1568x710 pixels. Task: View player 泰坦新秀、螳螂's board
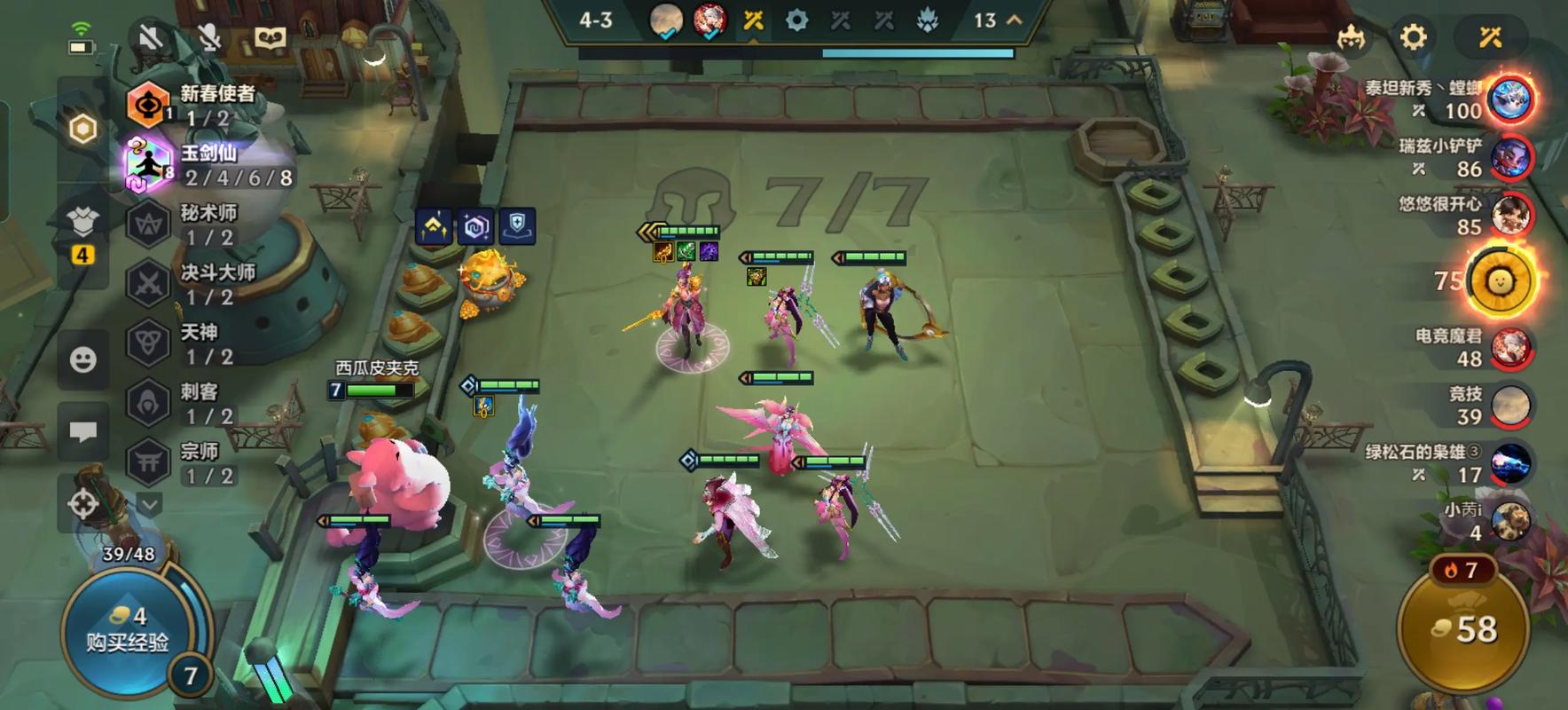(1510, 99)
